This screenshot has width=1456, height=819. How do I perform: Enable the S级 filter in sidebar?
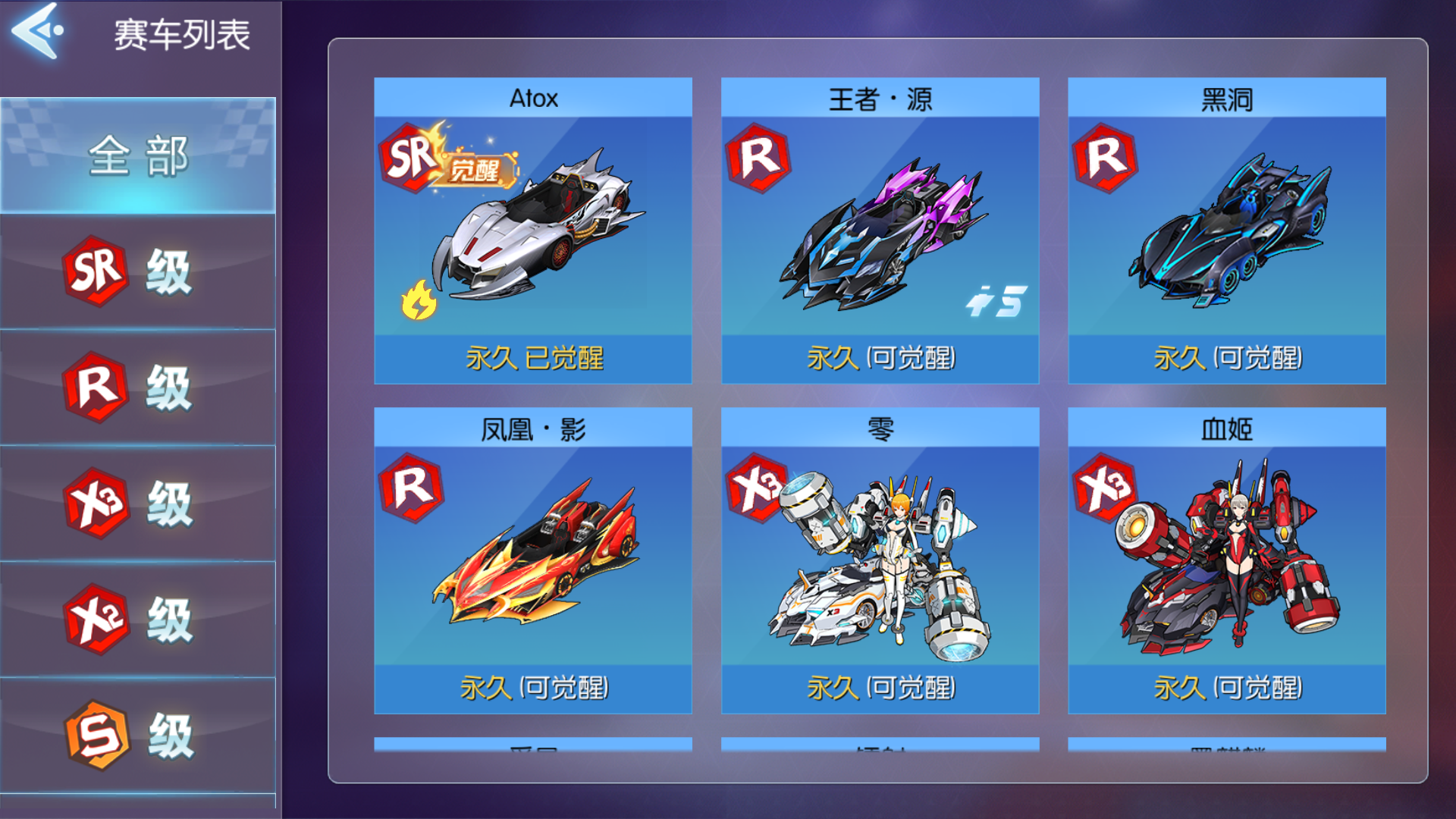pyautogui.click(x=136, y=732)
